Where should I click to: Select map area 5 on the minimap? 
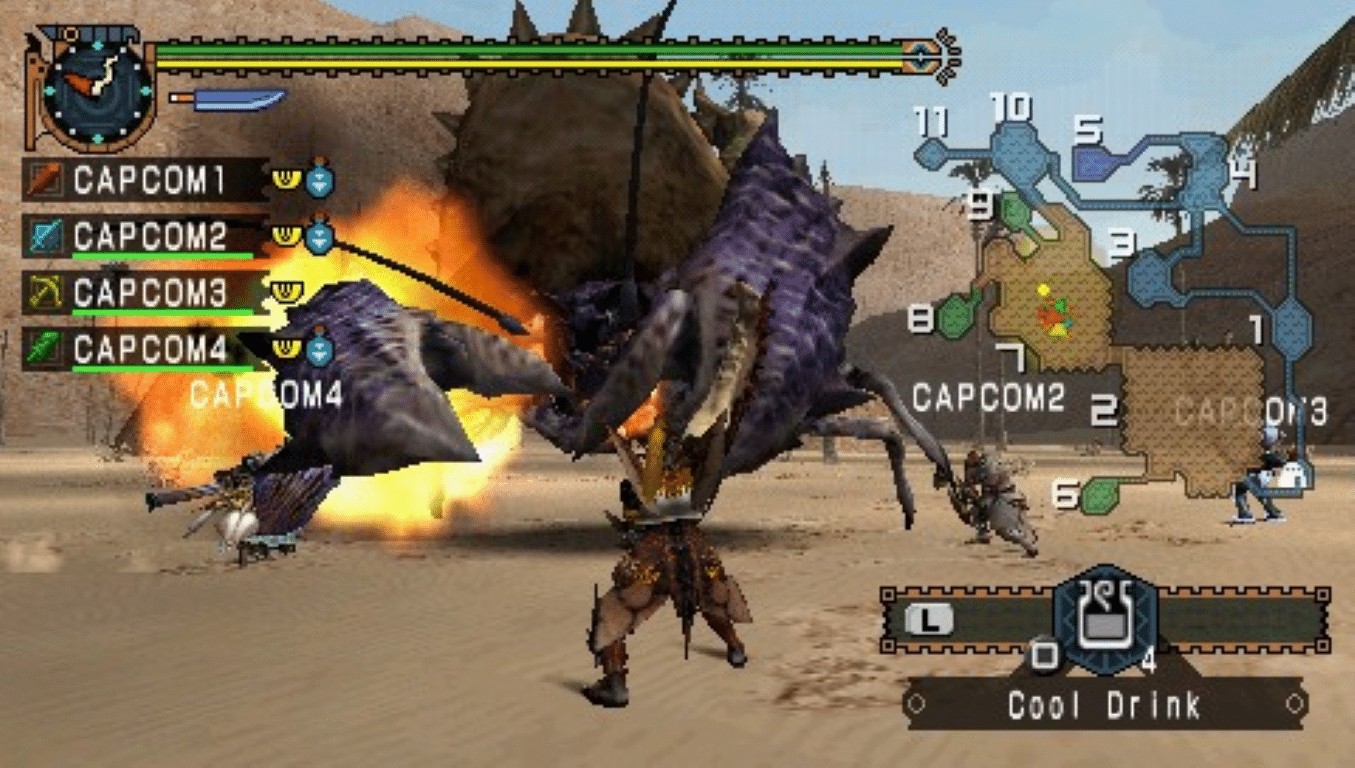pyautogui.click(x=1094, y=163)
